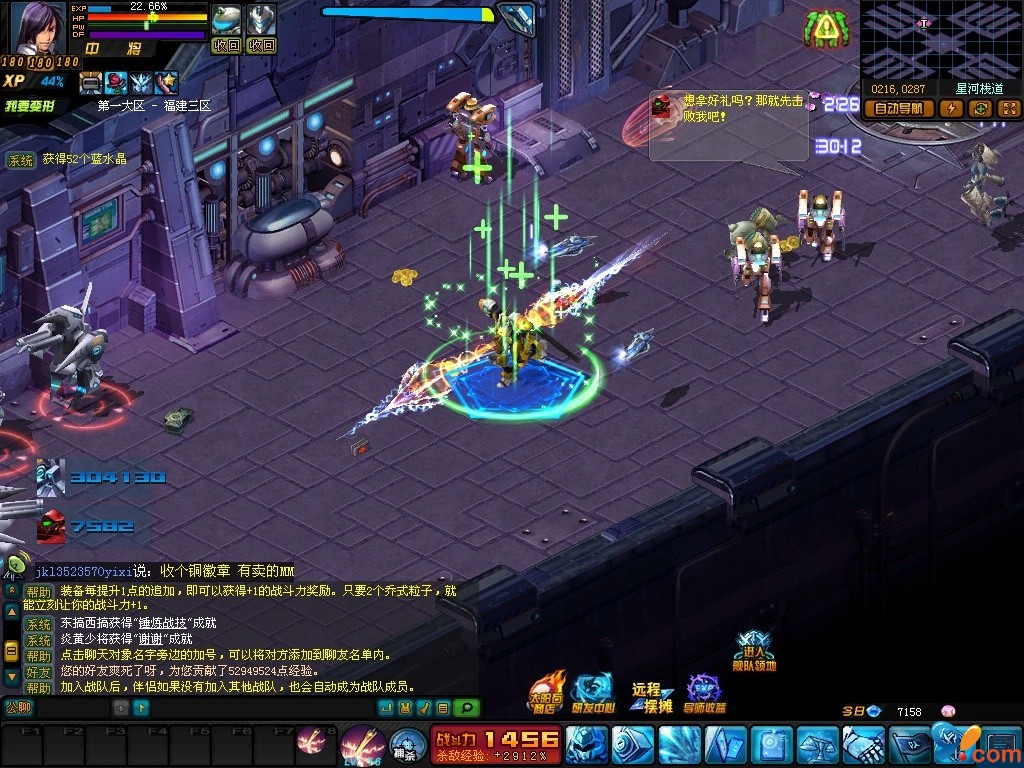Open the 太阳石商店 shop
The width and height of the screenshot is (1024, 768).
pos(546,692)
